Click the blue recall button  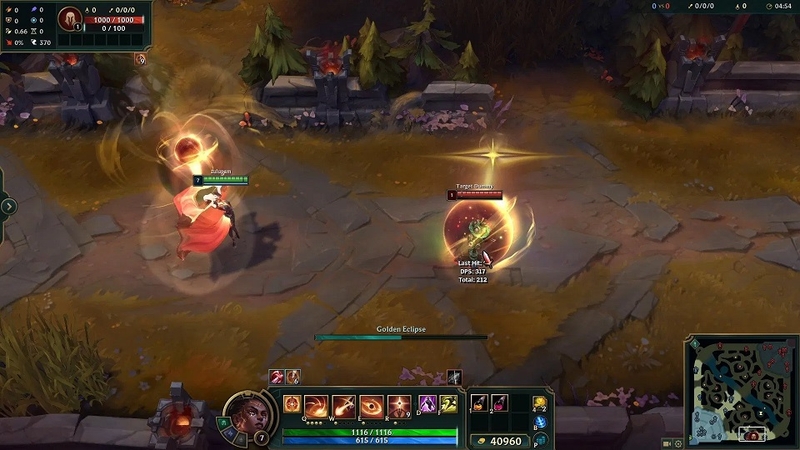click(541, 423)
